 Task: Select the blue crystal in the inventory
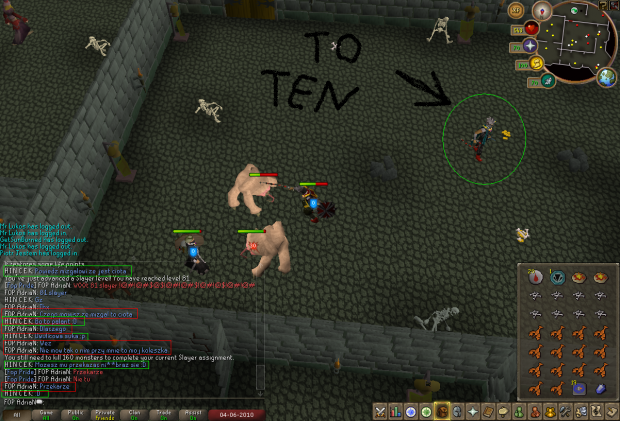(601, 387)
